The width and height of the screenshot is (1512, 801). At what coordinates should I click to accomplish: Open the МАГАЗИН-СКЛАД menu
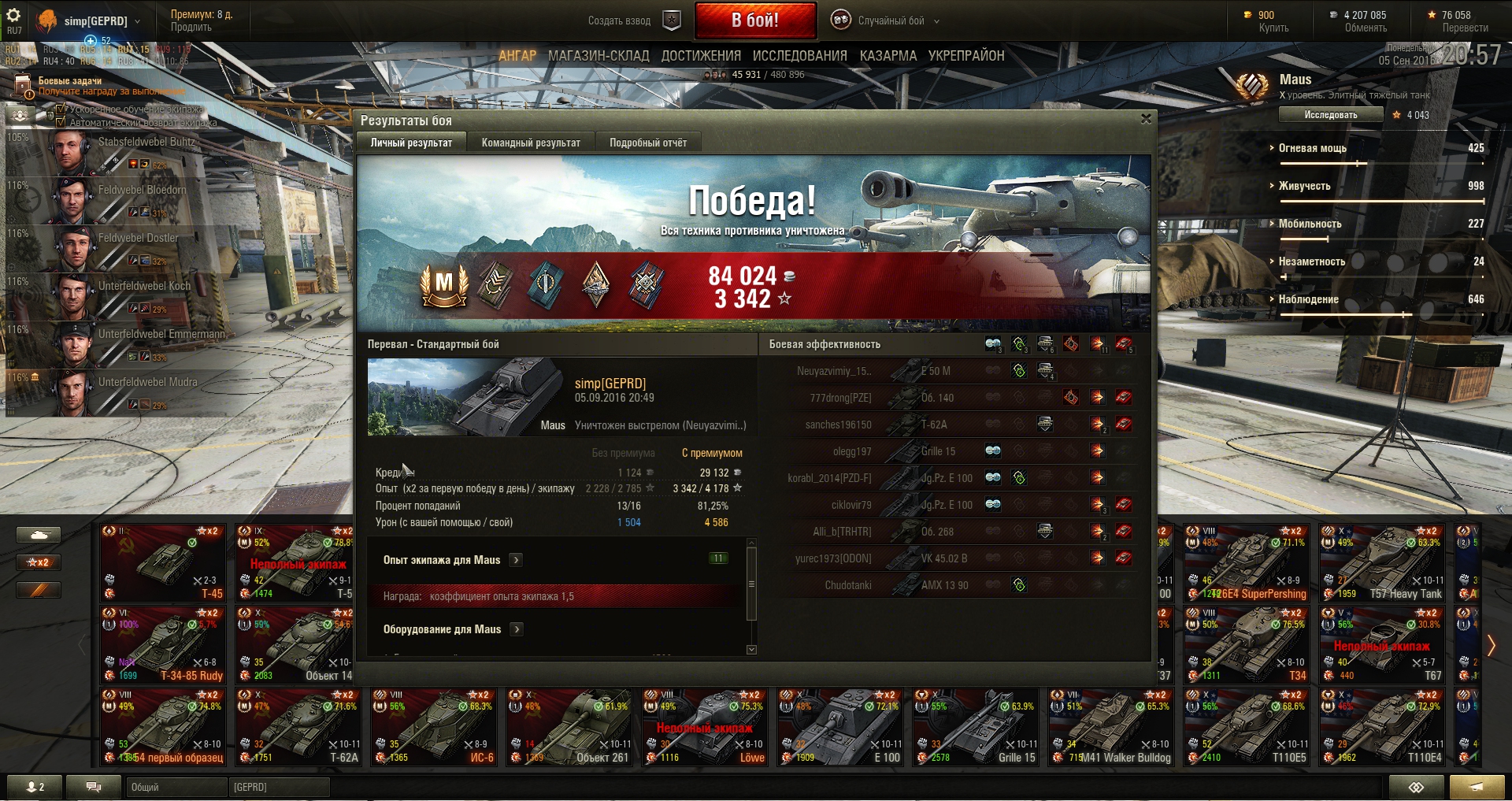[x=598, y=56]
